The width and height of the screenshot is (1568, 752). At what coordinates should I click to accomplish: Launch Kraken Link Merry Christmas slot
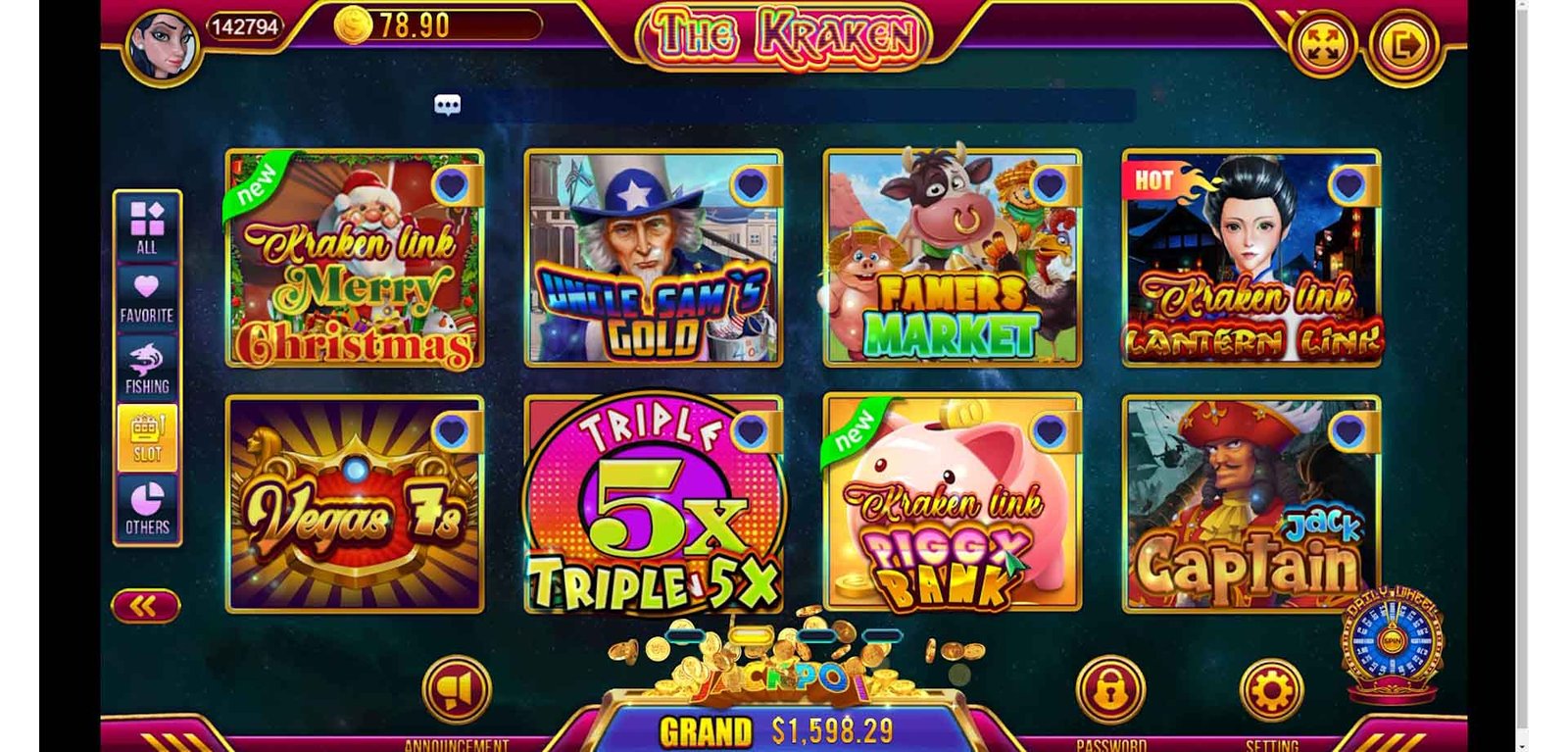(354, 259)
